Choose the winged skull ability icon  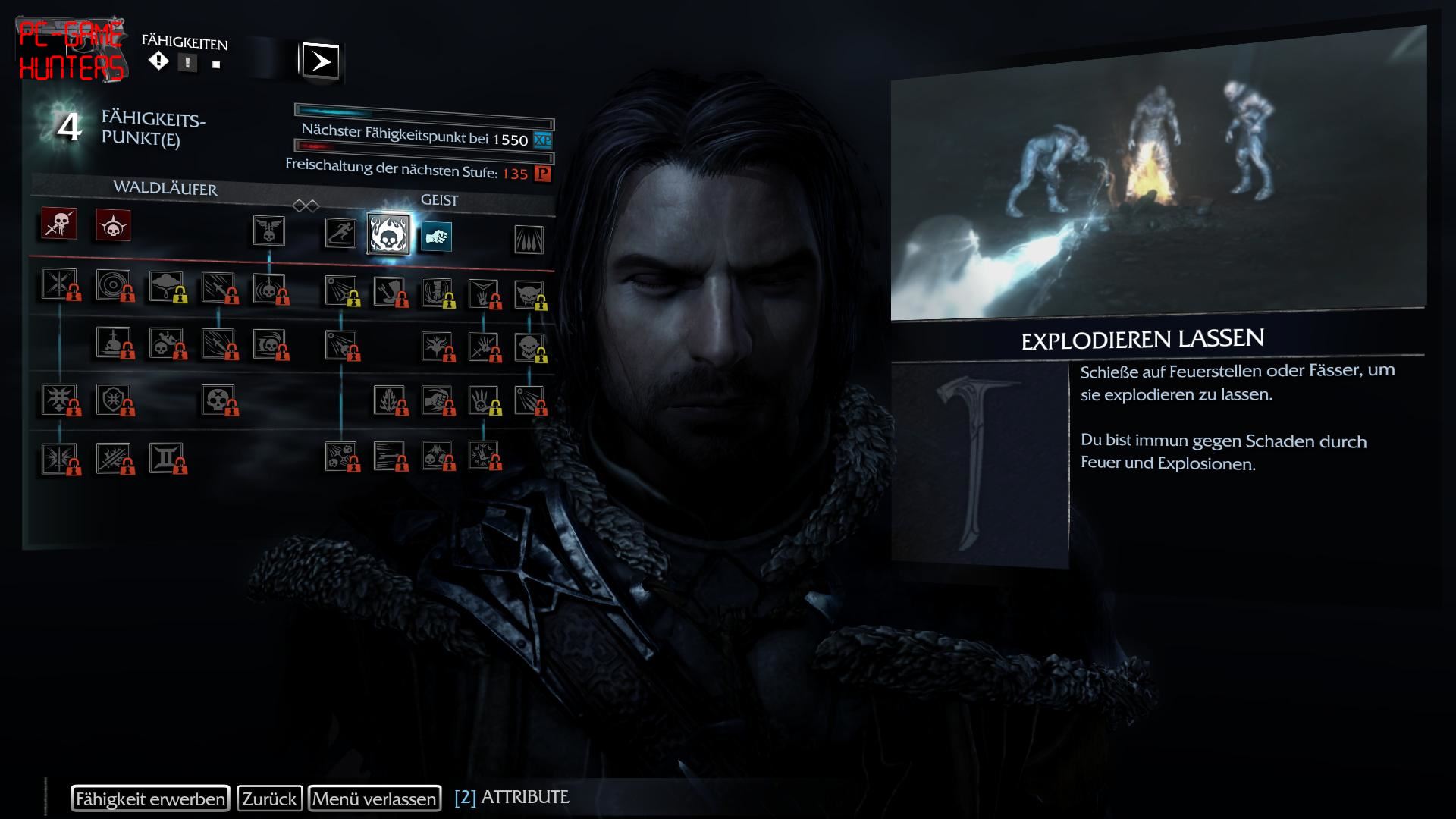point(268,231)
